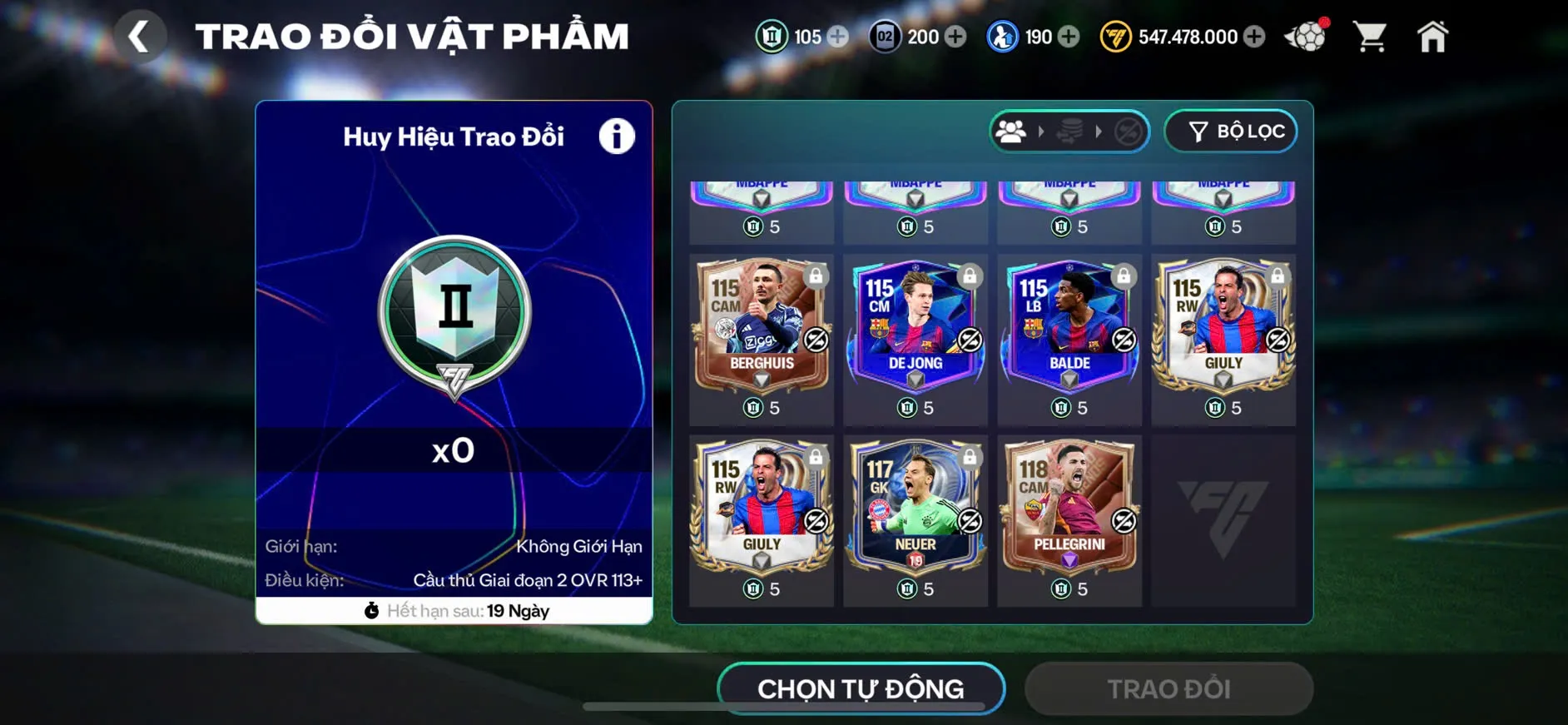The image size is (1568, 725).
Task: Open the shopping cart
Action: (x=1370, y=35)
